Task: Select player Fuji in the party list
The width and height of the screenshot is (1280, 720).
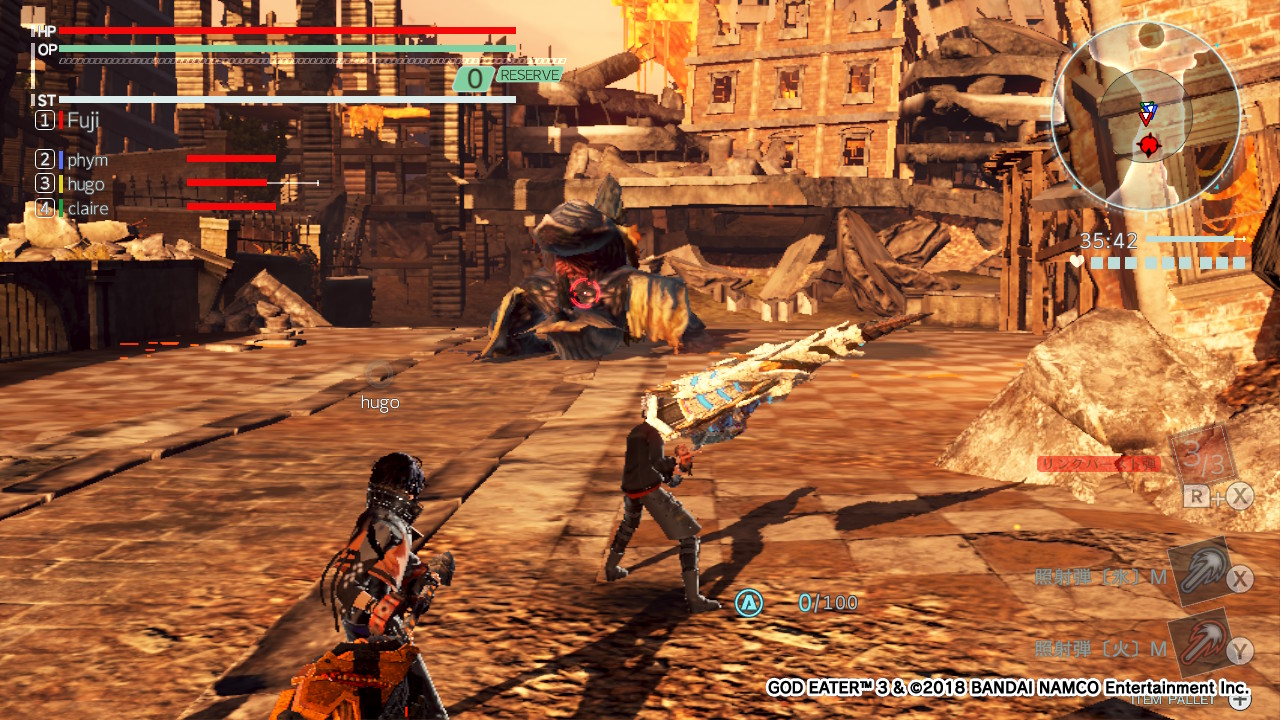Action: click(x=83, y=120)
